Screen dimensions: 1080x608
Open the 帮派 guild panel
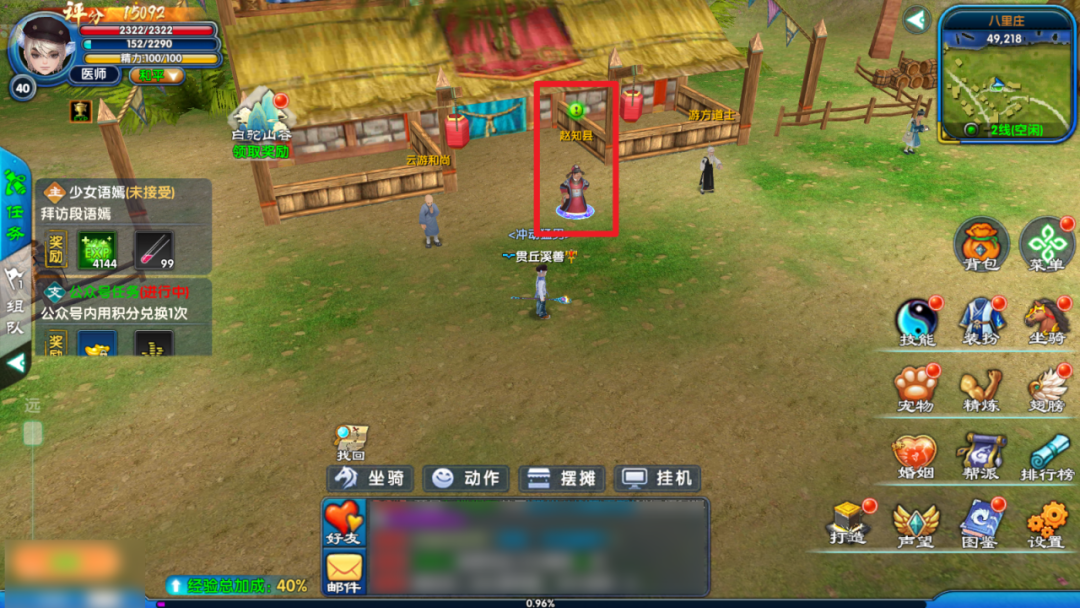pyautogui.click(x=981, y=455)
